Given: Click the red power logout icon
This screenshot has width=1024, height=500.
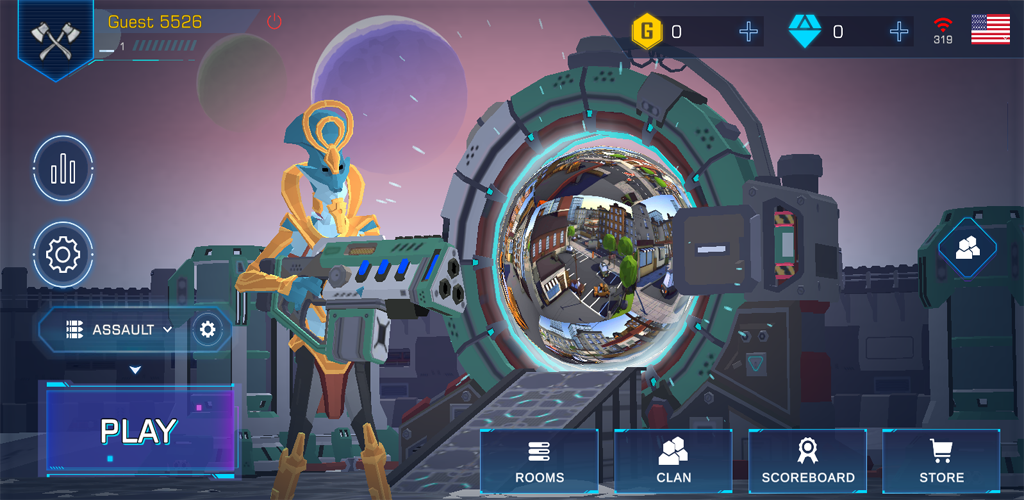Looking at the screenshot, I should point(274,22).
